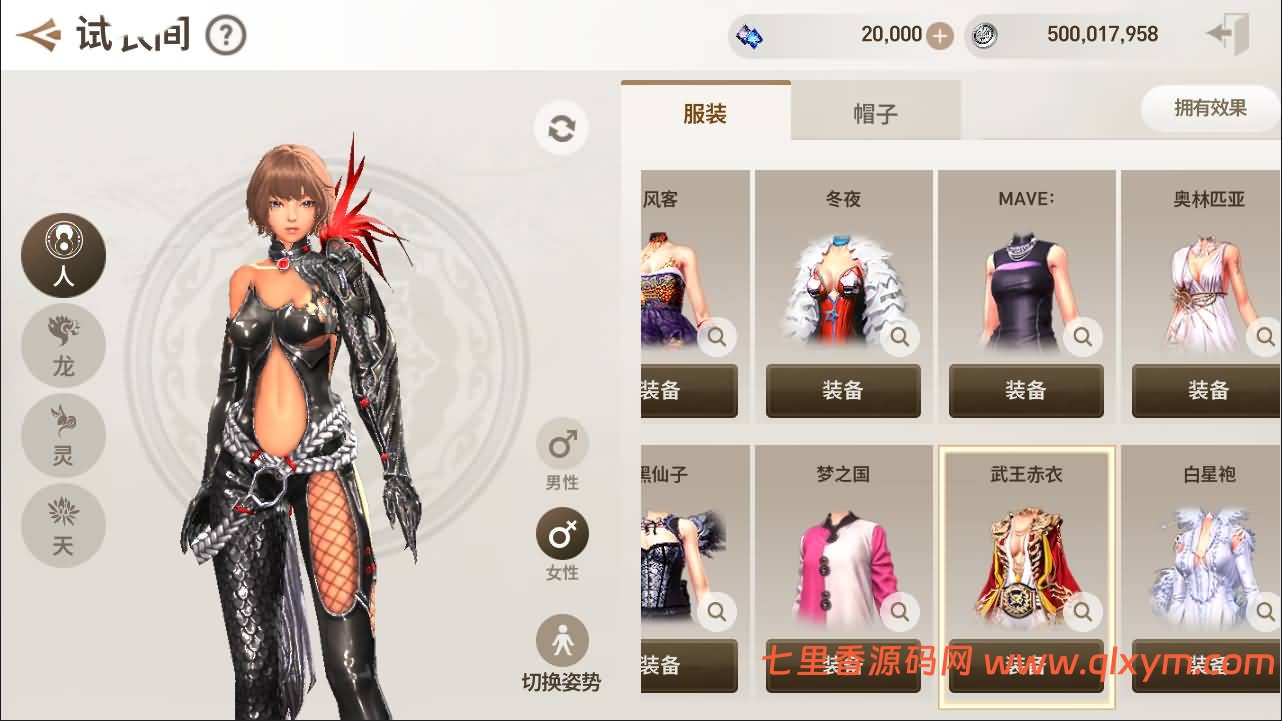
Task: Click the 奥林匹亚 outfit thumbnail
Action: pos(1205,280)
